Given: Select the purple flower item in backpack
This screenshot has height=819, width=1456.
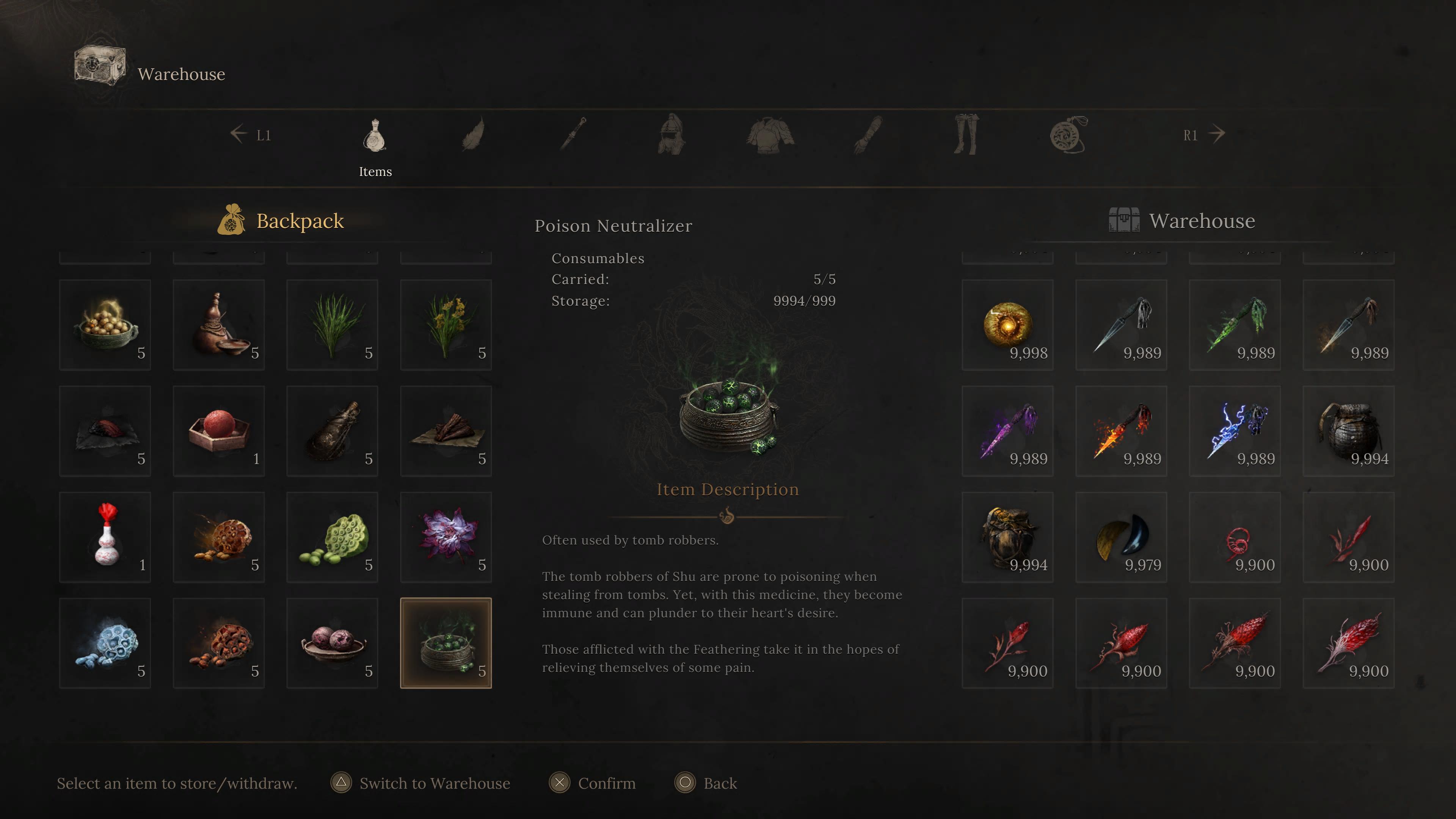Looking at the screenshot, I should click(x=446, y=537).
